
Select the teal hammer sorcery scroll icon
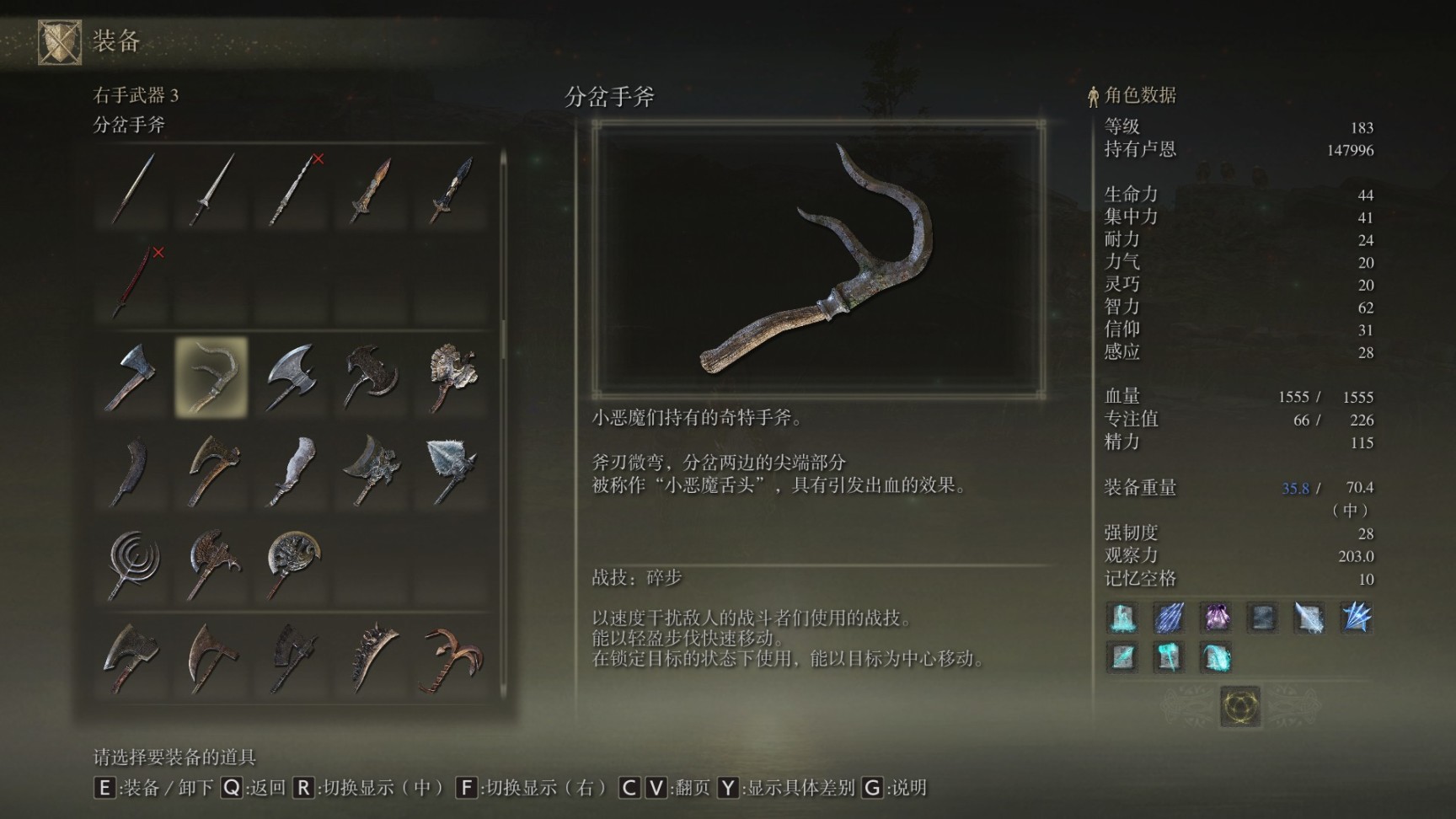[1170, 658]
